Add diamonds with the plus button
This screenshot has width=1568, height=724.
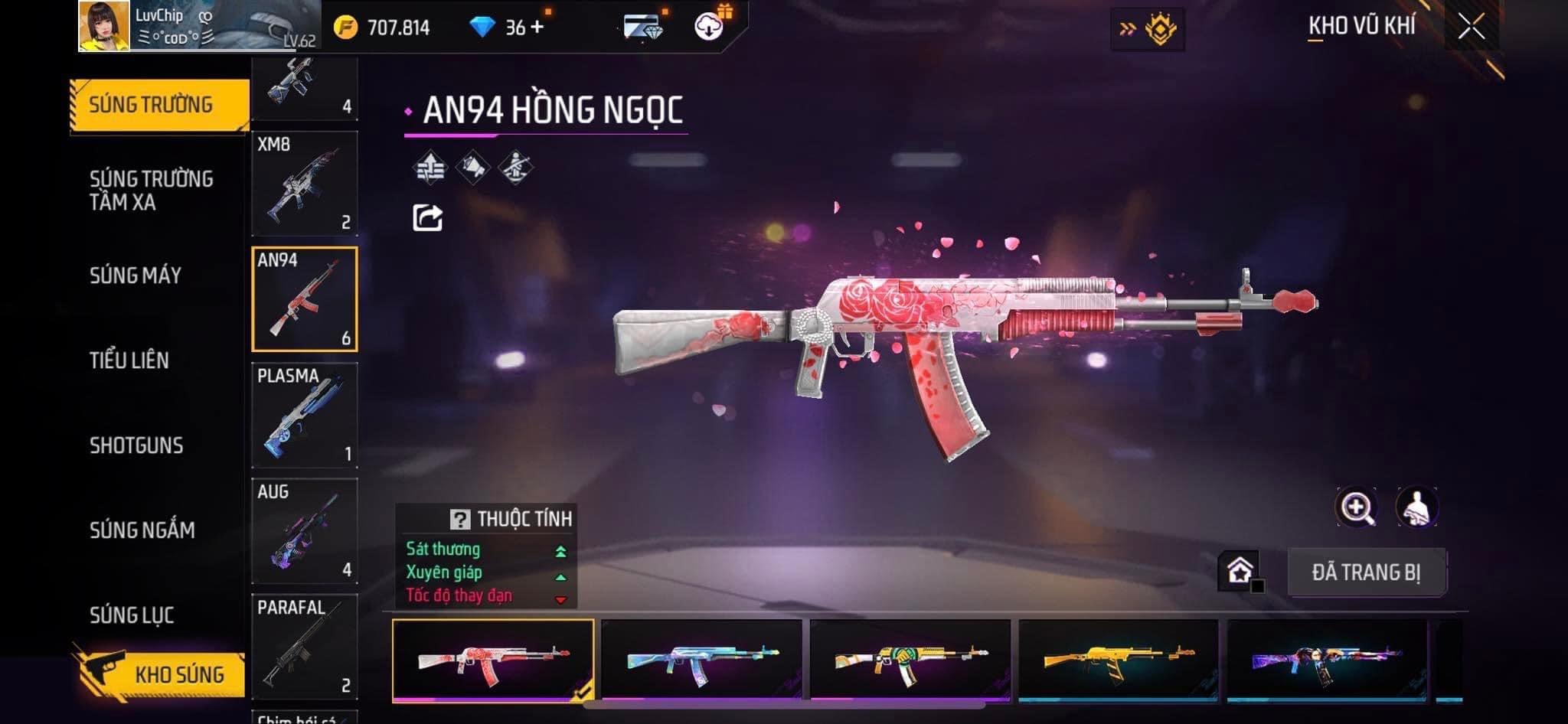[537, 28]
